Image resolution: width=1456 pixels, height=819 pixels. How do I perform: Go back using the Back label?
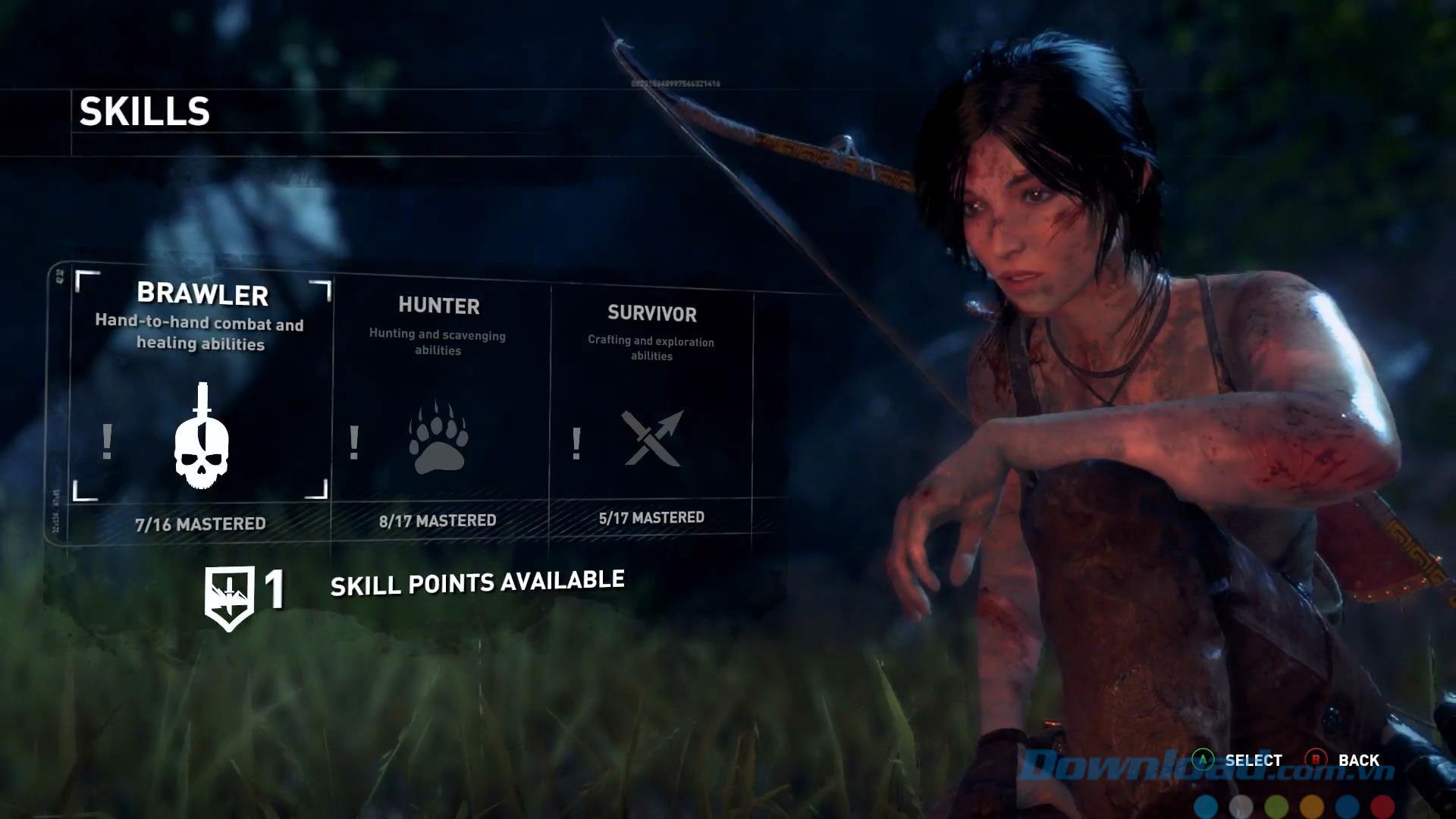coord(1358,760)
